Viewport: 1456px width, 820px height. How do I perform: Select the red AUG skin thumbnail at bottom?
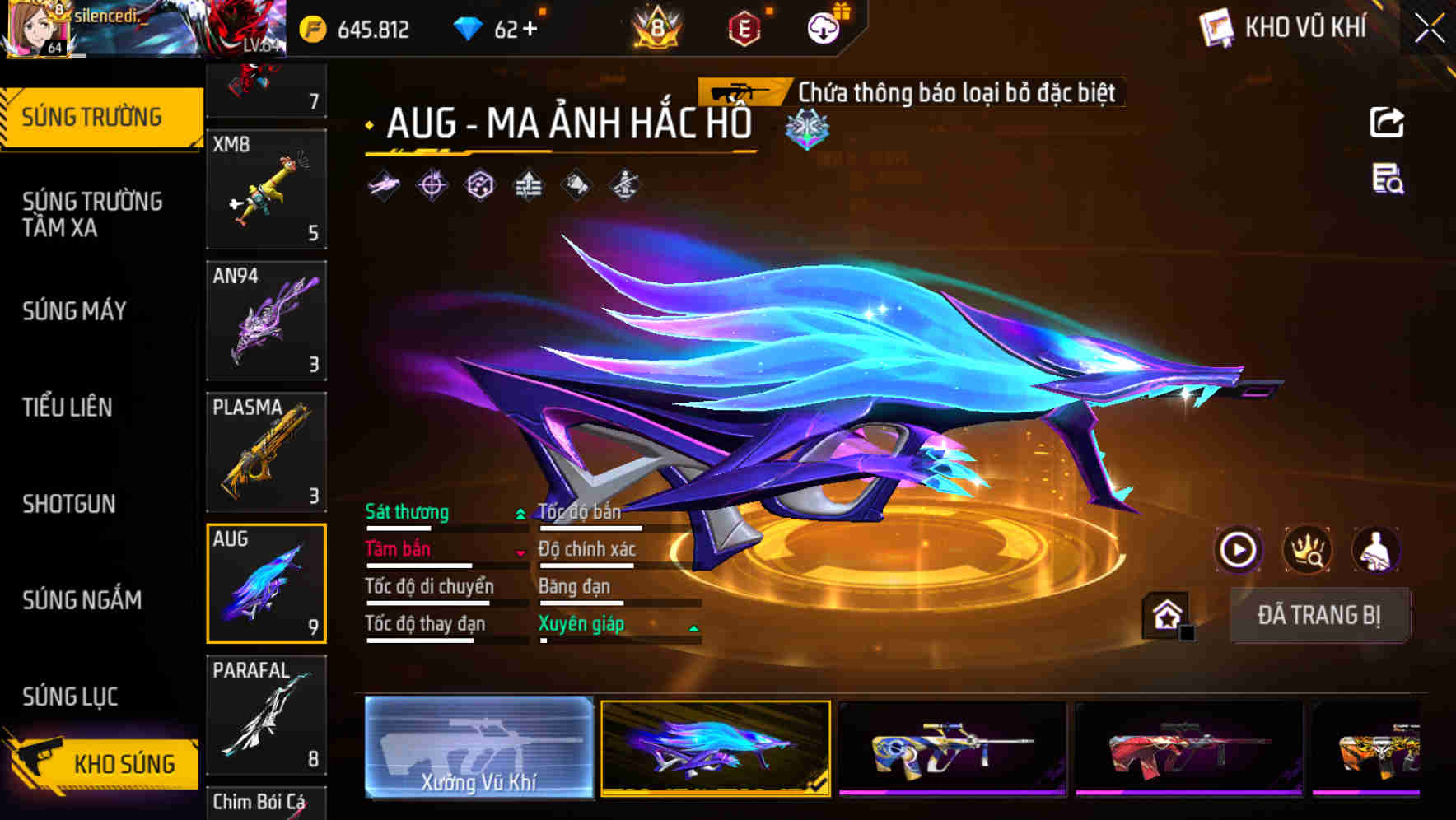tap(1189, 748)
